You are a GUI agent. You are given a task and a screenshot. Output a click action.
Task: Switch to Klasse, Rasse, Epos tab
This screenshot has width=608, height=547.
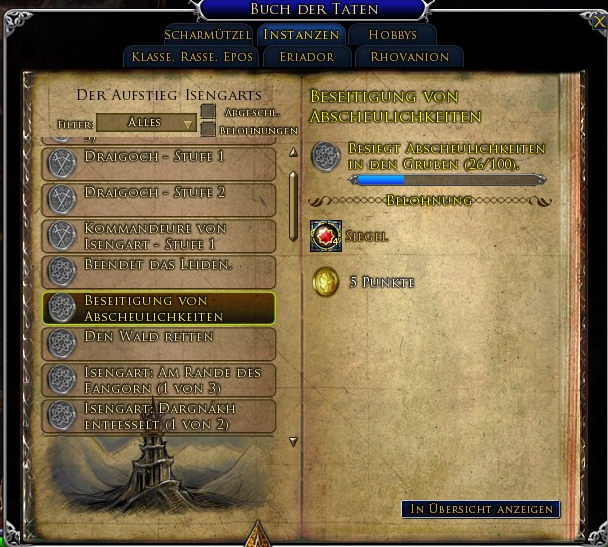190,57
